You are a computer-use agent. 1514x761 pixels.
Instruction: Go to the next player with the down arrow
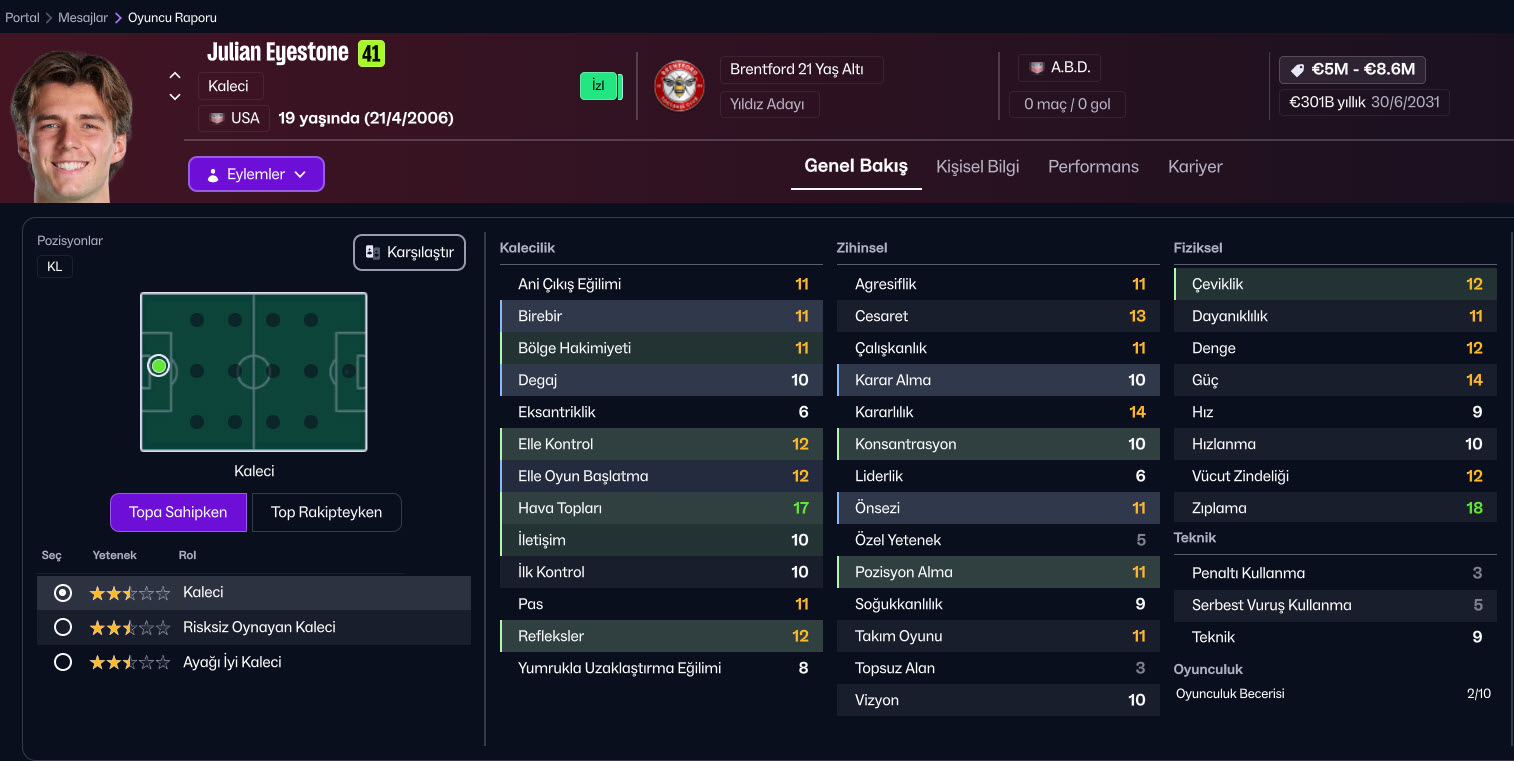click(175, 97)
